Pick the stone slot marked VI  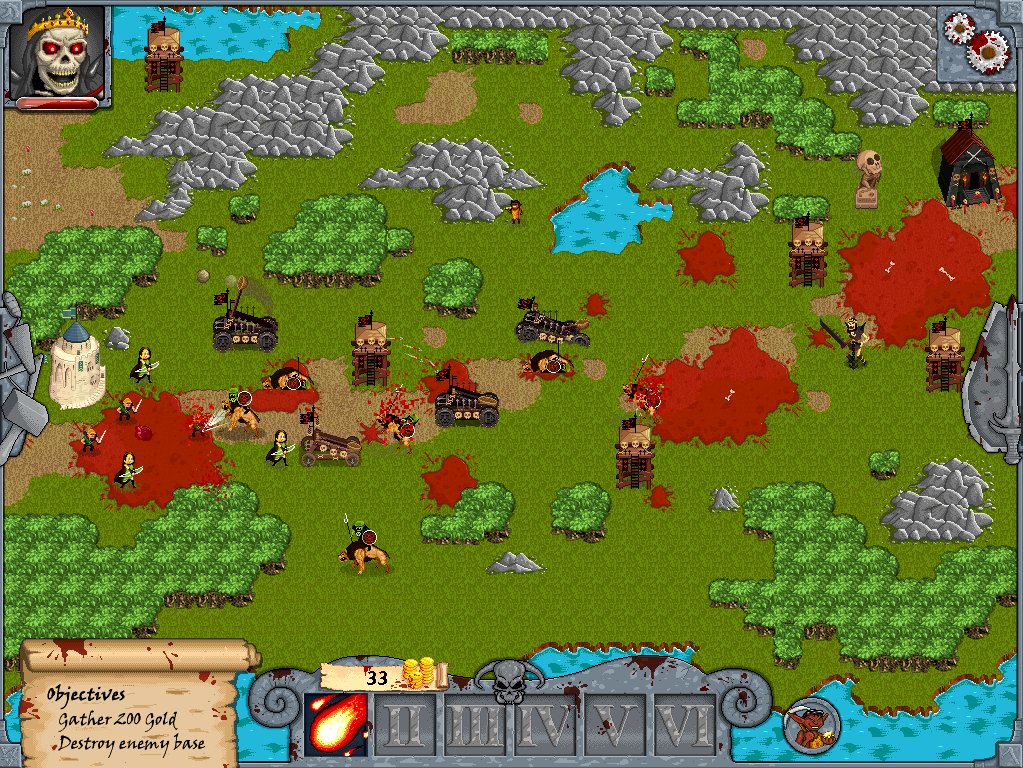[x=685, y=725]
